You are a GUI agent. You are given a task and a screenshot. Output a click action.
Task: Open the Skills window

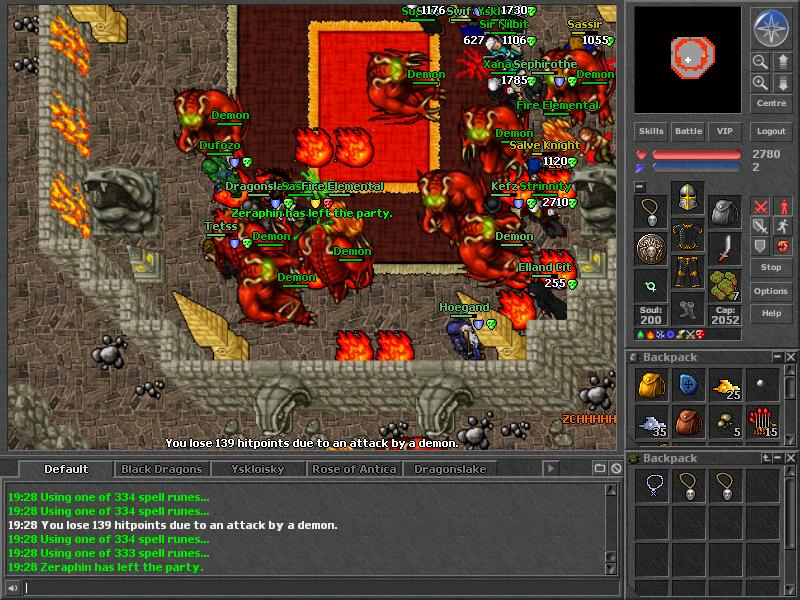(651, 131)
